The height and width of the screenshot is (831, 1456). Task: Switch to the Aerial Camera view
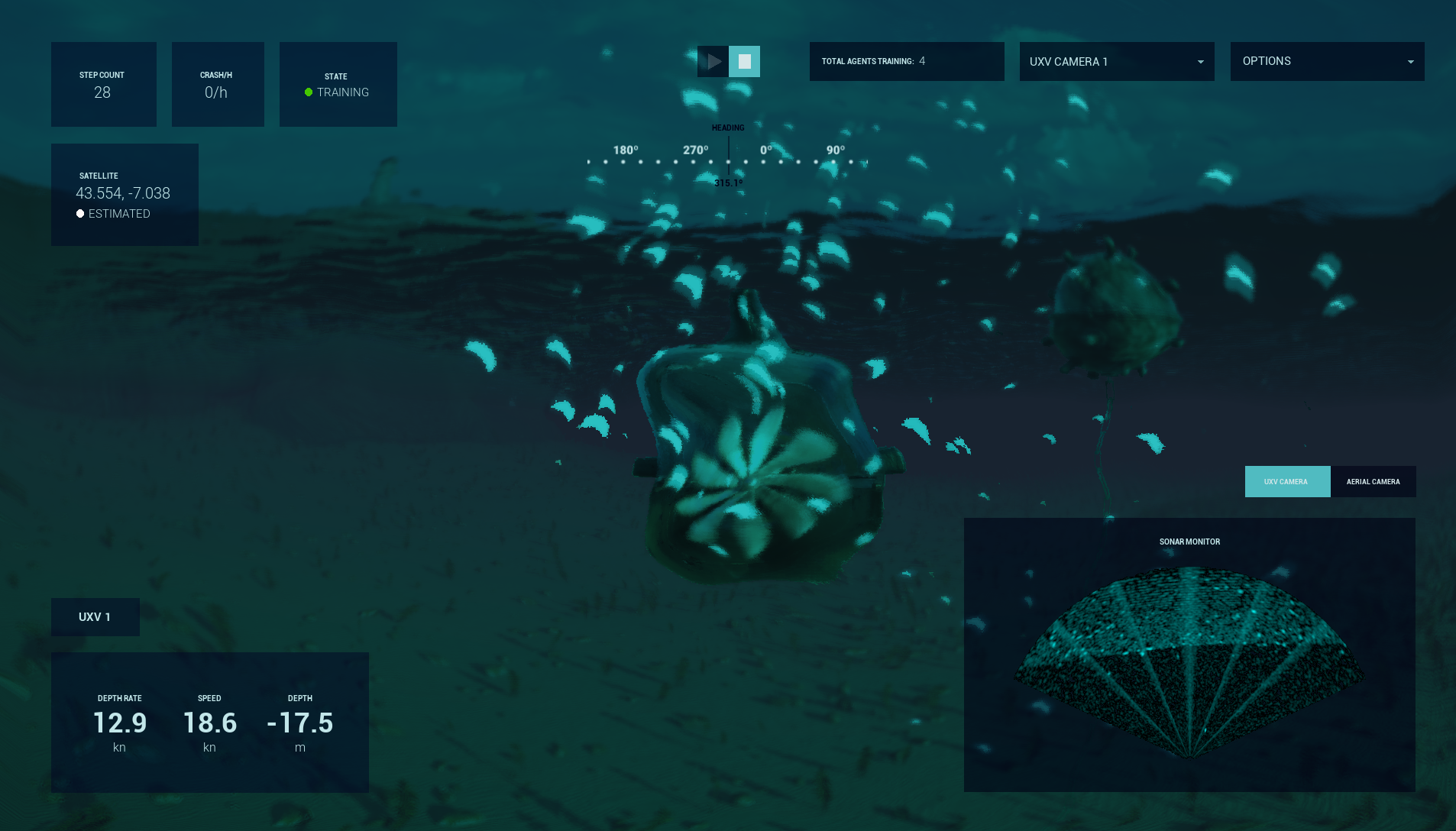click(1373, 482)
